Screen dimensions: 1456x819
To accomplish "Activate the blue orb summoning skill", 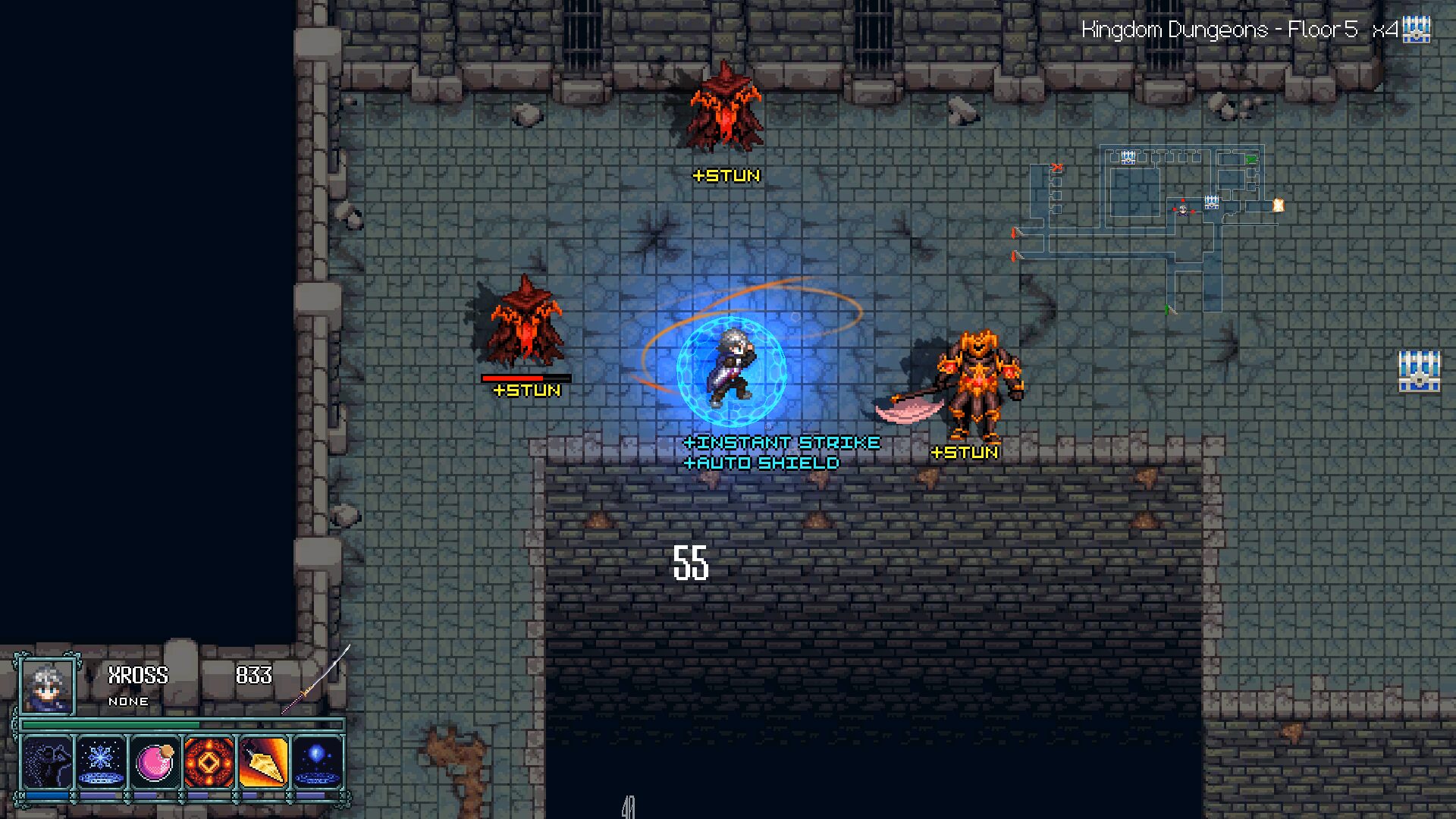I will coord(317,761).
